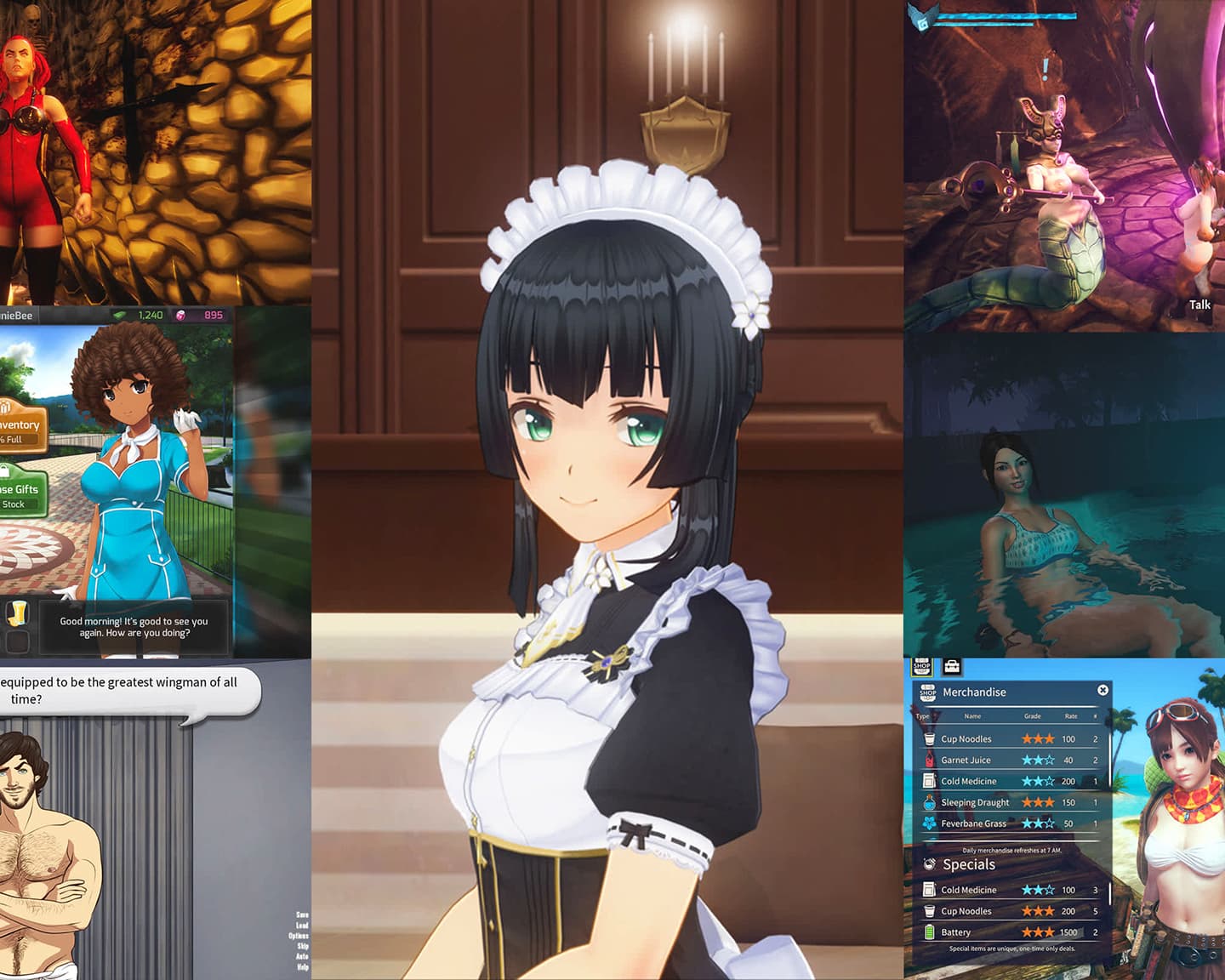Viewport: 1225px width, 980px height.
Task: Click the Purchase Gifts button
Action: [x=19, y=490]
